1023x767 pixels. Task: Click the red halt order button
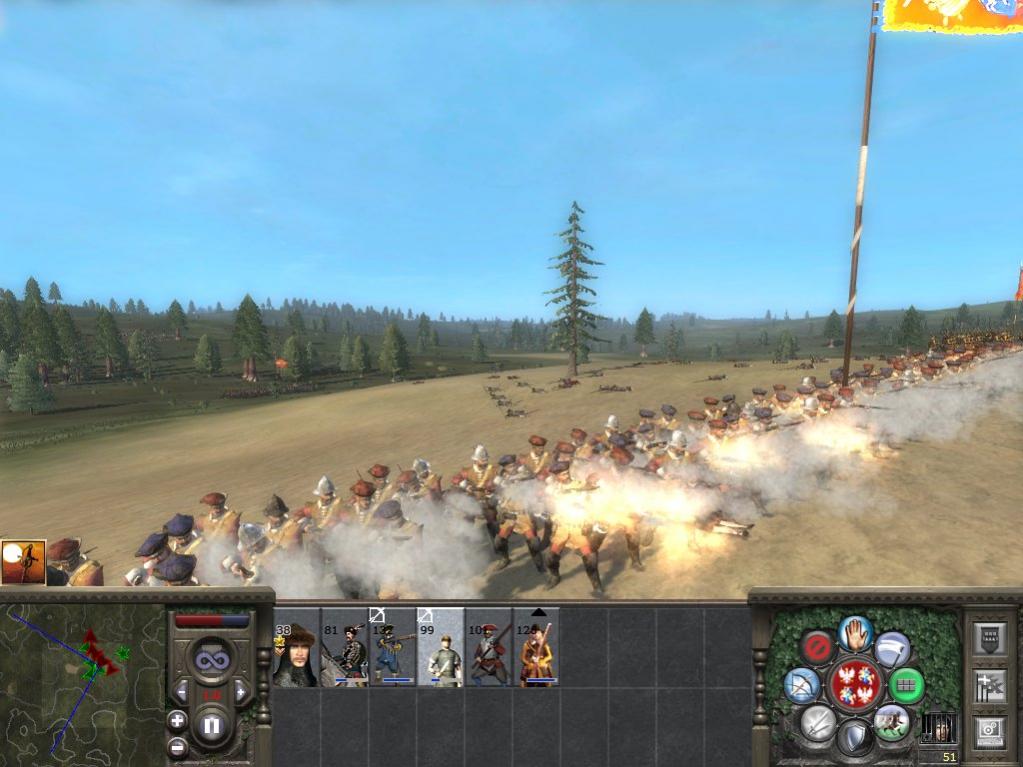pos(818,647)
